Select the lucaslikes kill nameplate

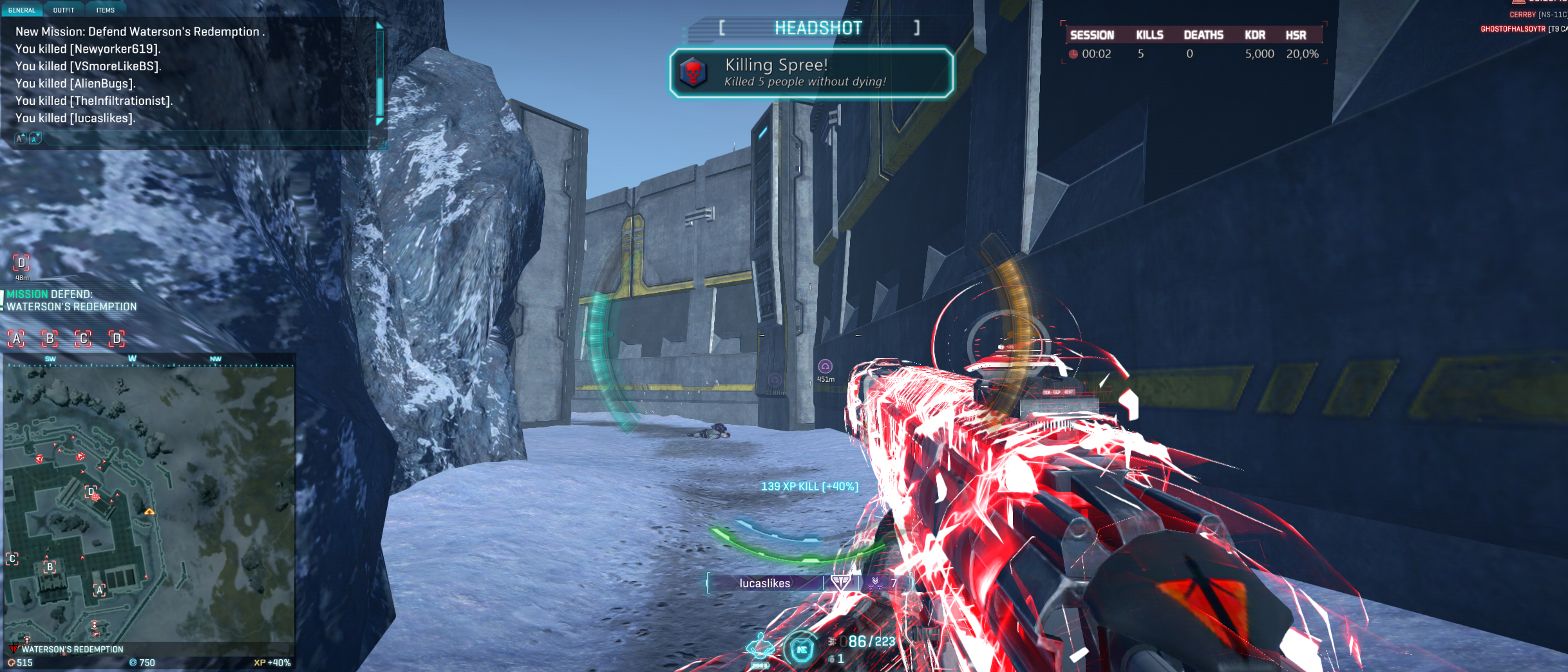764,583
